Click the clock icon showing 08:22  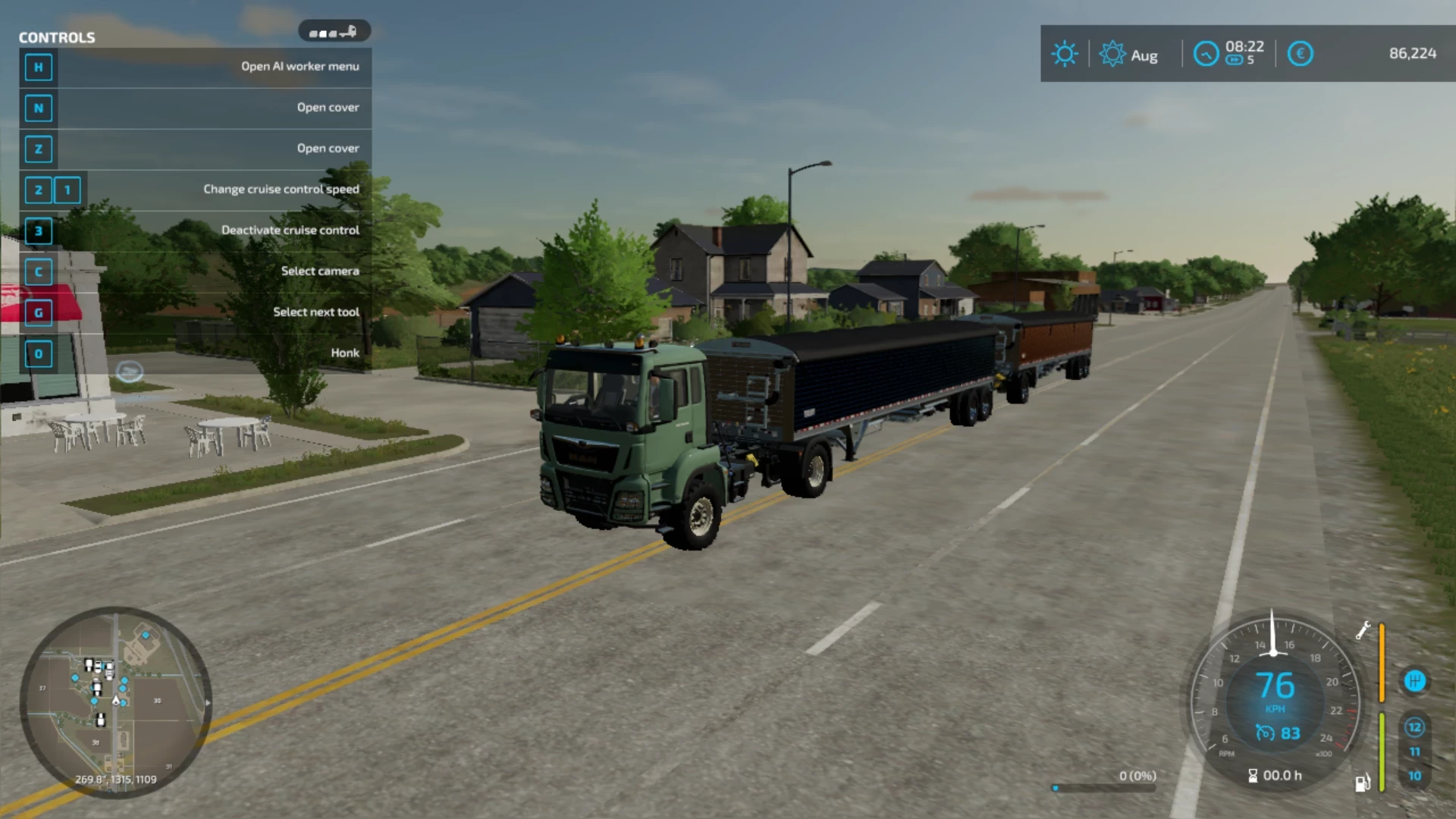1206,53
